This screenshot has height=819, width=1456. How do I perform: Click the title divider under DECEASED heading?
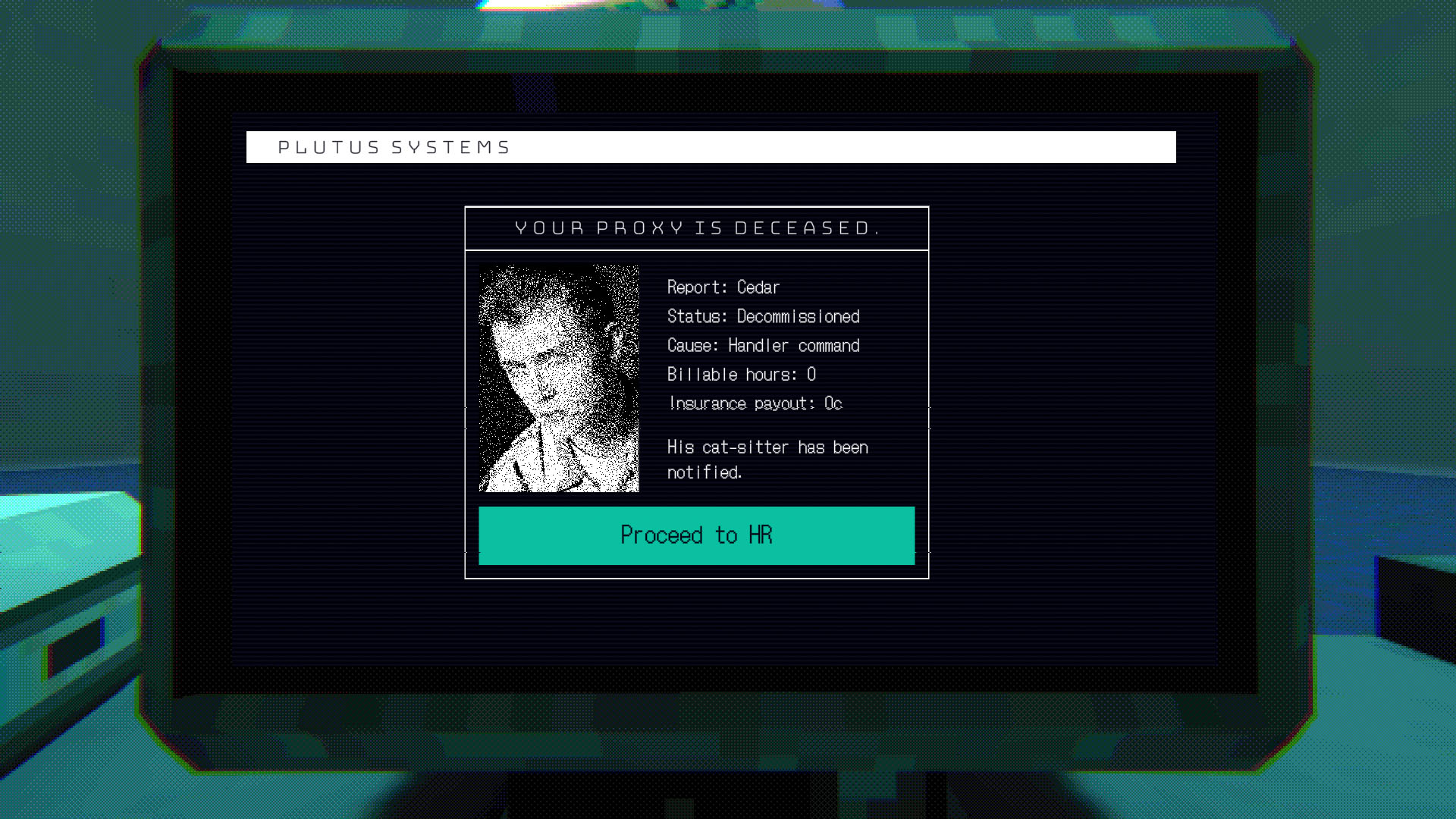696,249
